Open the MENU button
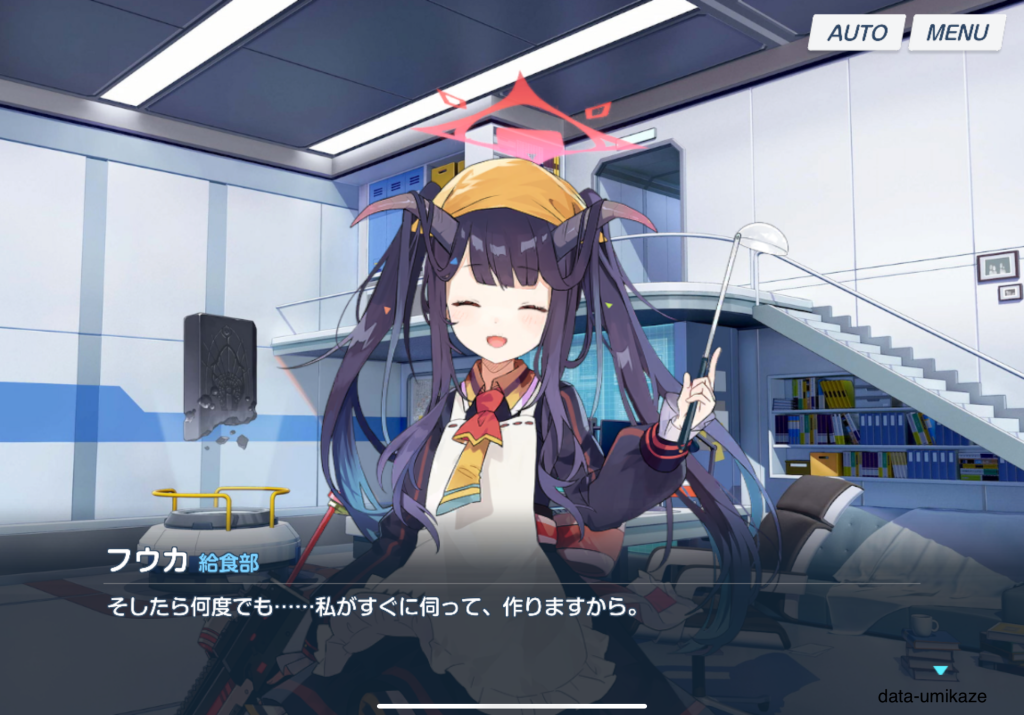The image size is (1024, 715). pos(957,32)
